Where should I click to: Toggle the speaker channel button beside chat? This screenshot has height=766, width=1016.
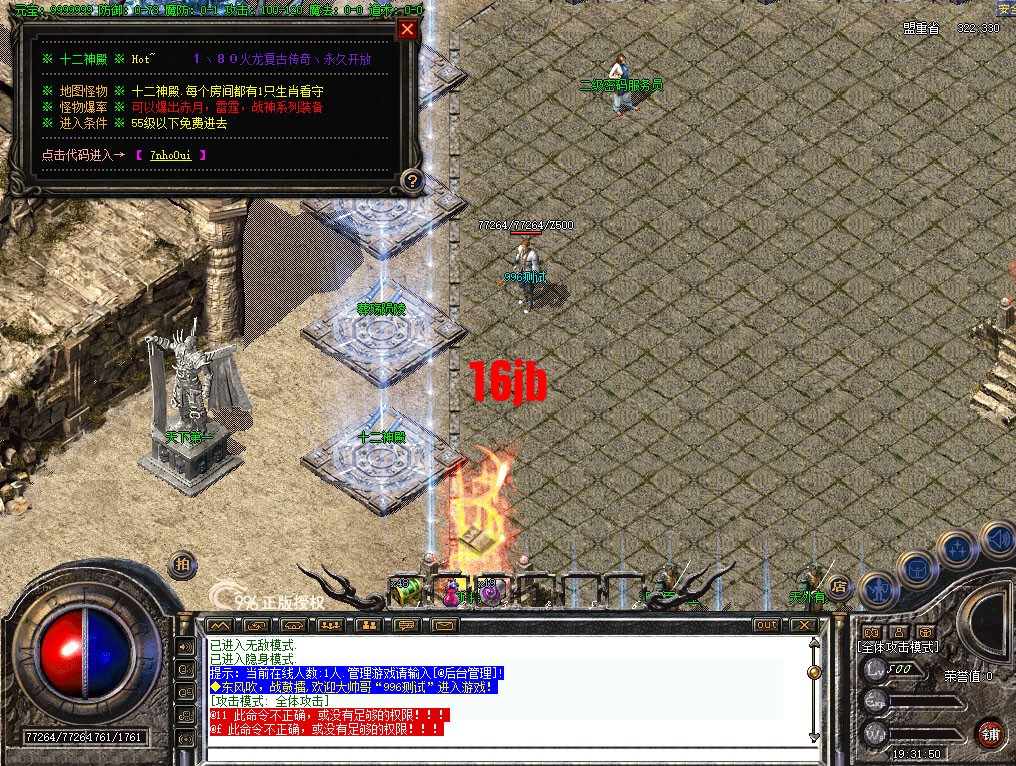(185, 646)
